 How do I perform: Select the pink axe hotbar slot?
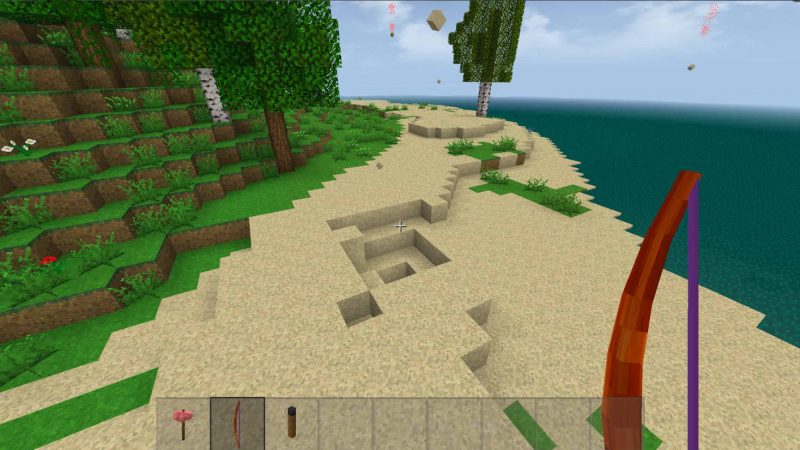[x=183, y=423]
